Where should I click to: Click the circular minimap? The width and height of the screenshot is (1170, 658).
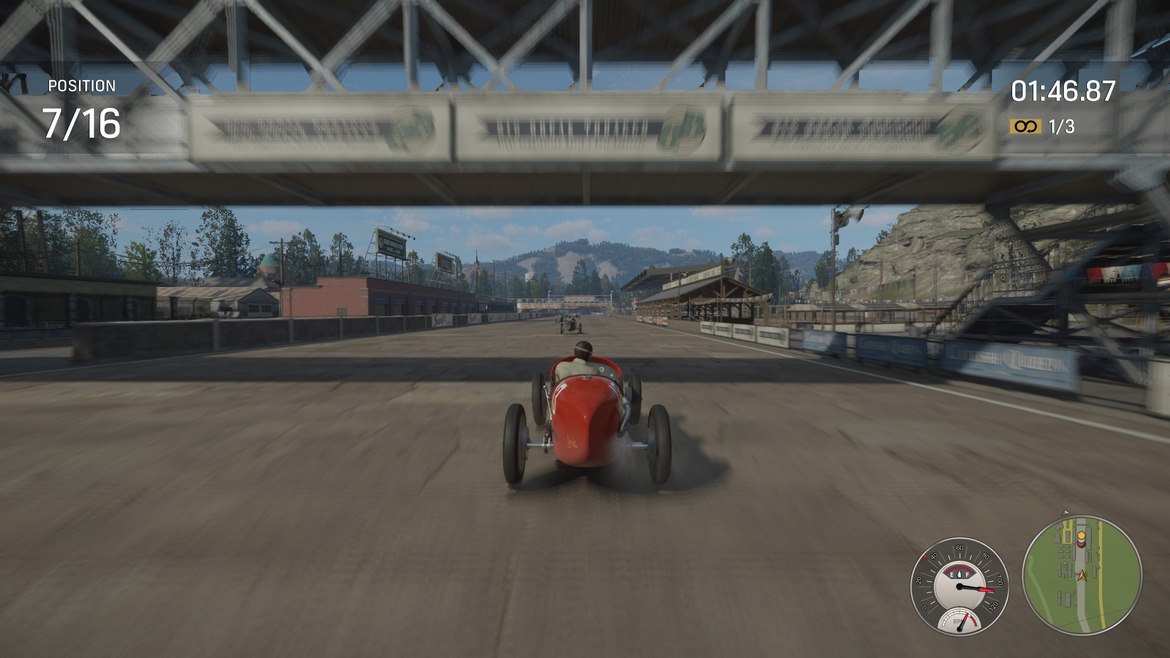[x=1081, y=574]
